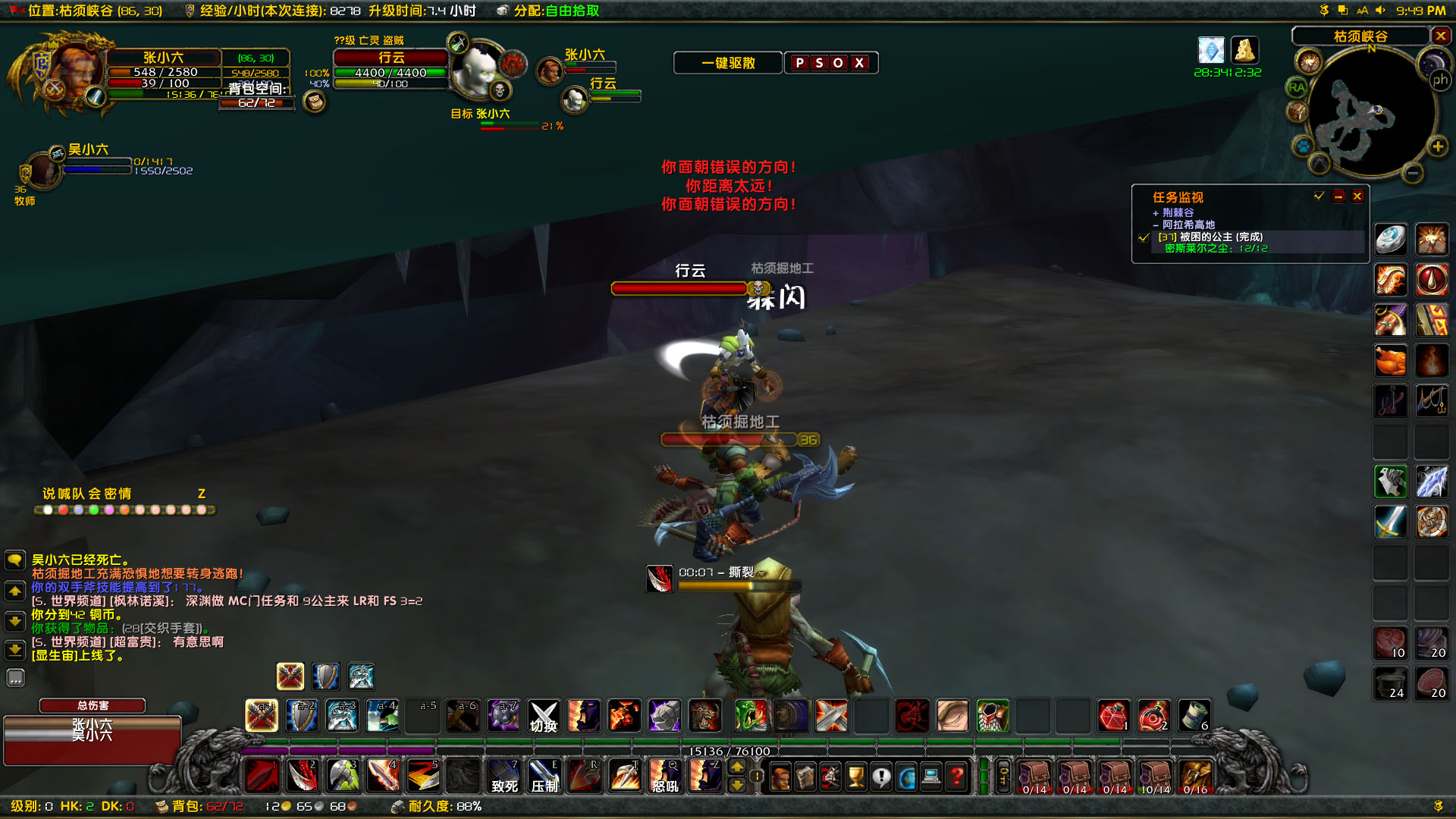Toggle the checkbox beside 被困的公主 quest
Screen dimensions: 1456x819
pos(1143,237)
